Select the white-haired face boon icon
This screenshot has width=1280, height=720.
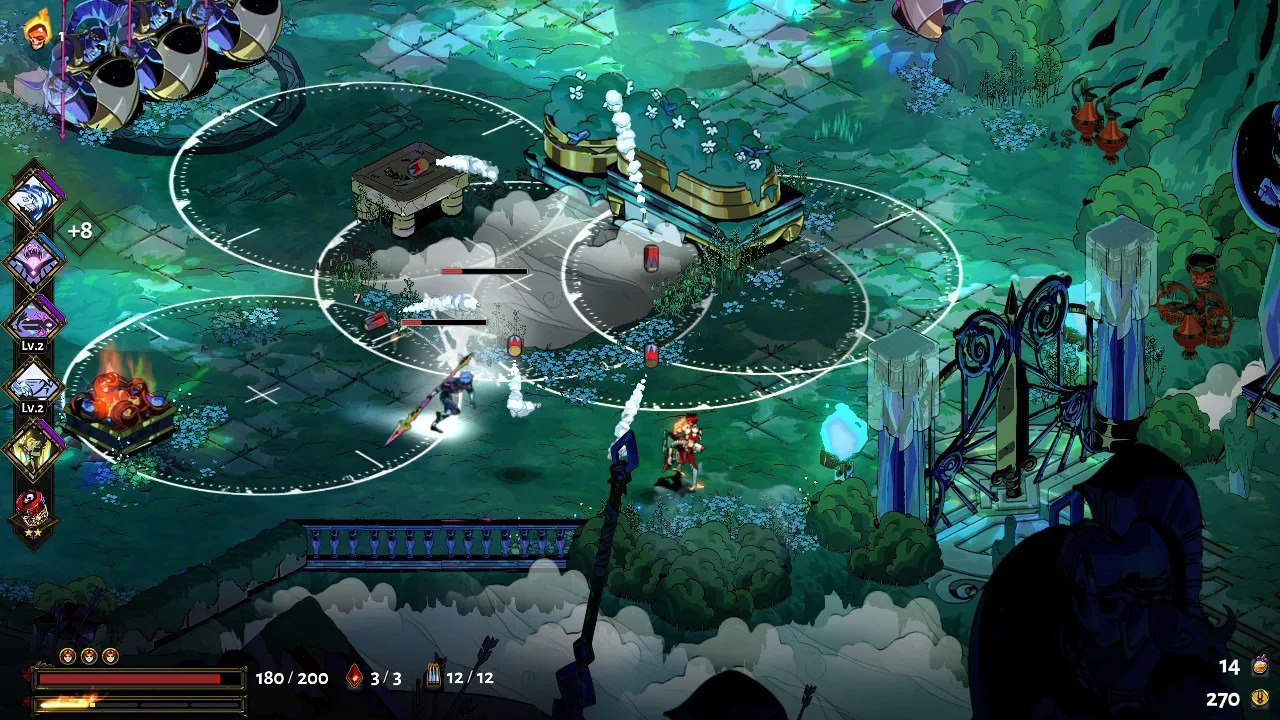[34, 199]
